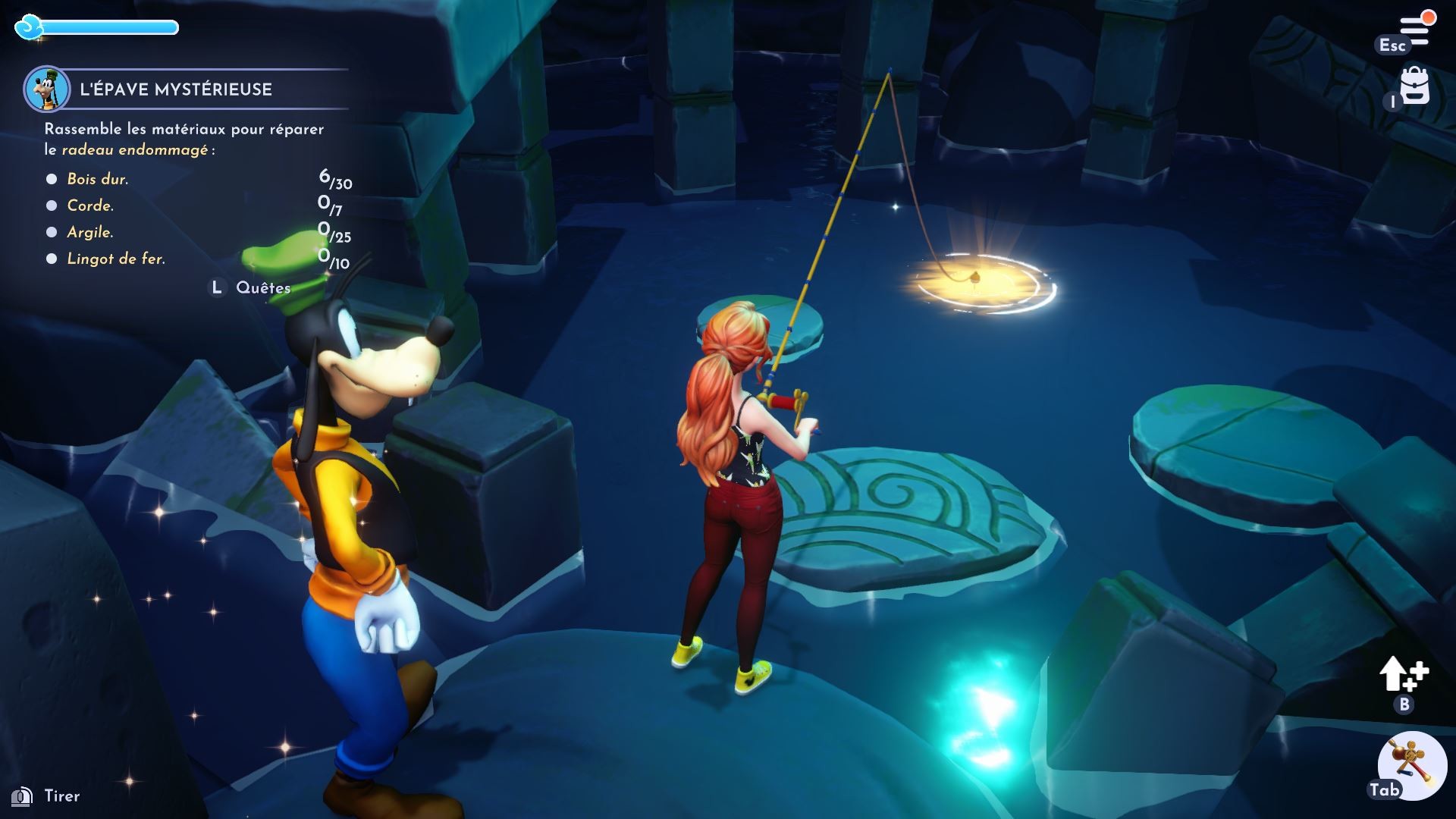The image size is (1456, 819).
Task: Open the Quêtes panel via the L button
Action: pos(218,287)
